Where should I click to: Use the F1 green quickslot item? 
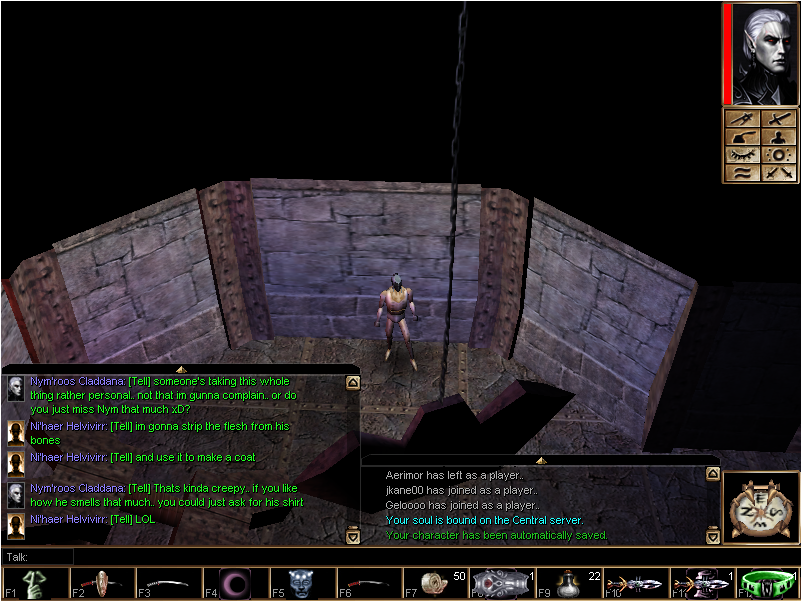click(34, 583)
